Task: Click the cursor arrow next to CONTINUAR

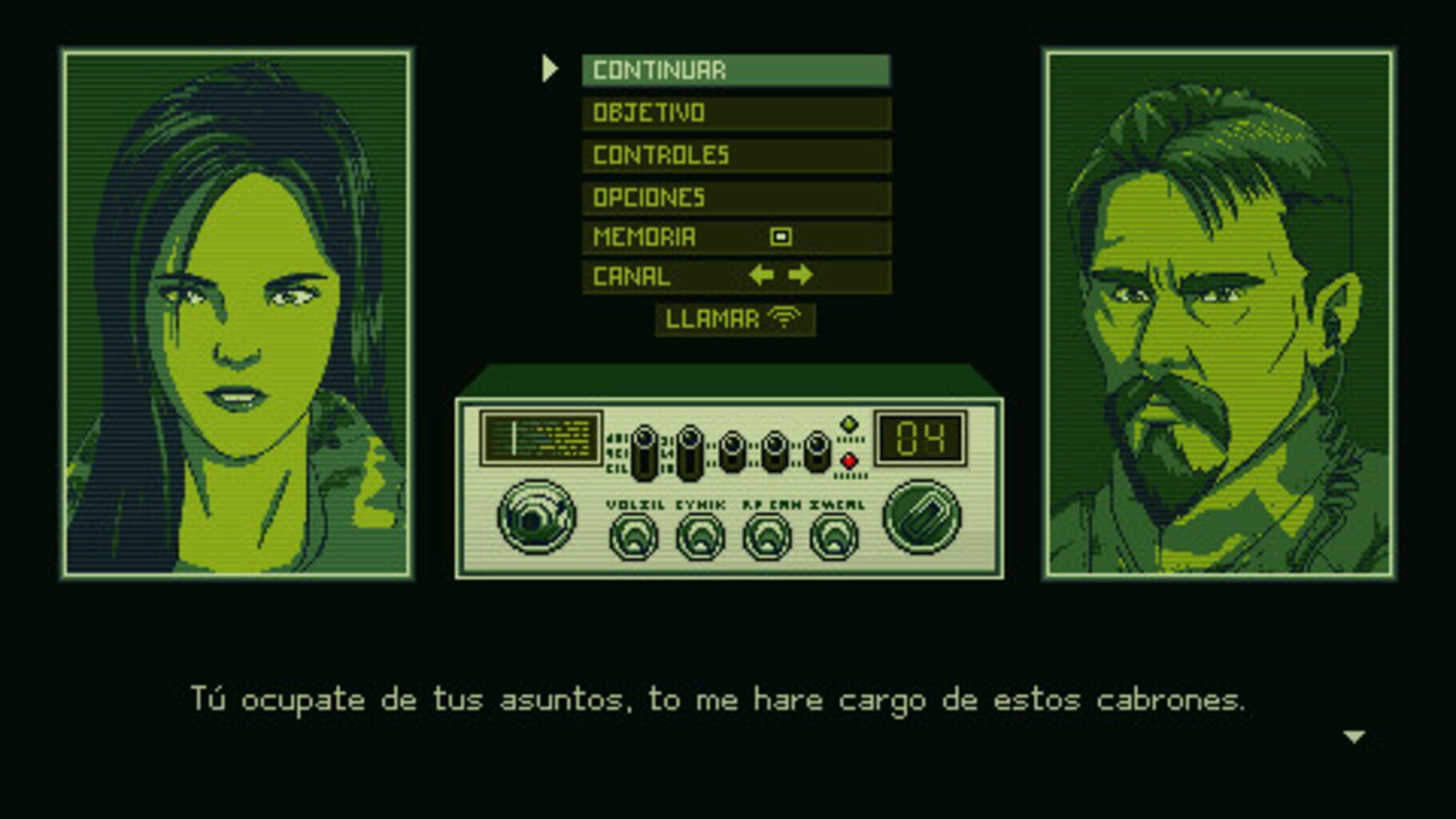Action: (550, 70)
